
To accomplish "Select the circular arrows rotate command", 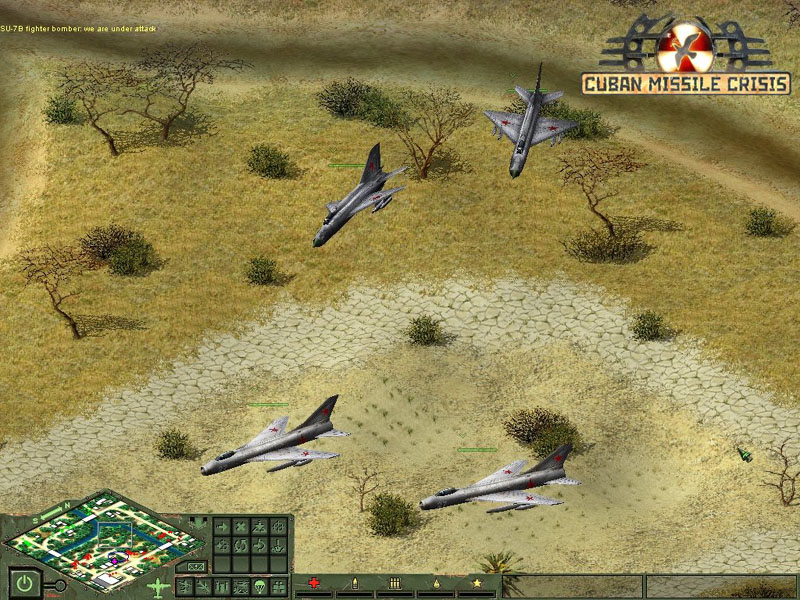I will tap(241, 545).
